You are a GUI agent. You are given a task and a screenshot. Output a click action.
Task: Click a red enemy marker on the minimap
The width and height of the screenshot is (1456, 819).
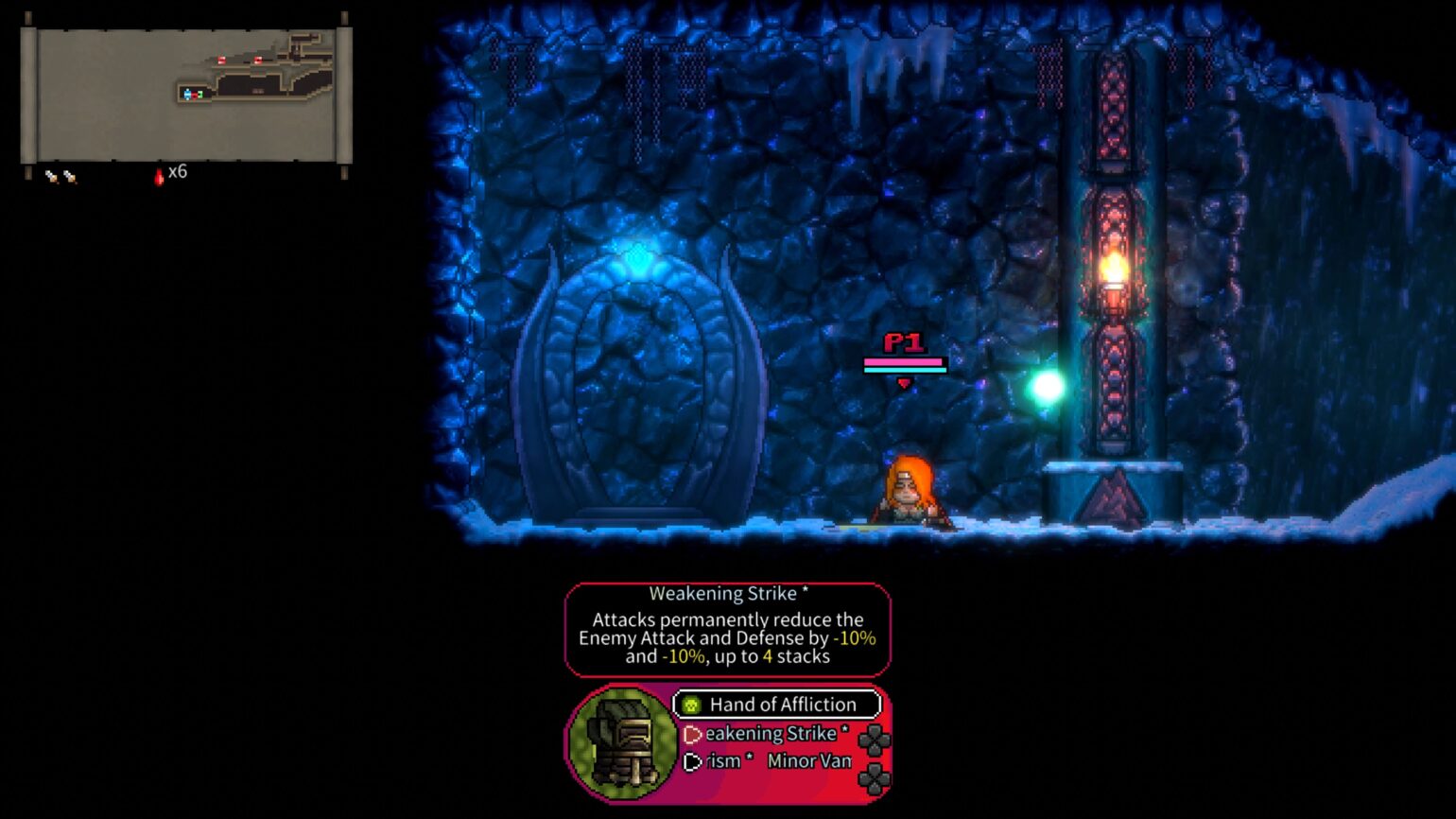(221, 61)
